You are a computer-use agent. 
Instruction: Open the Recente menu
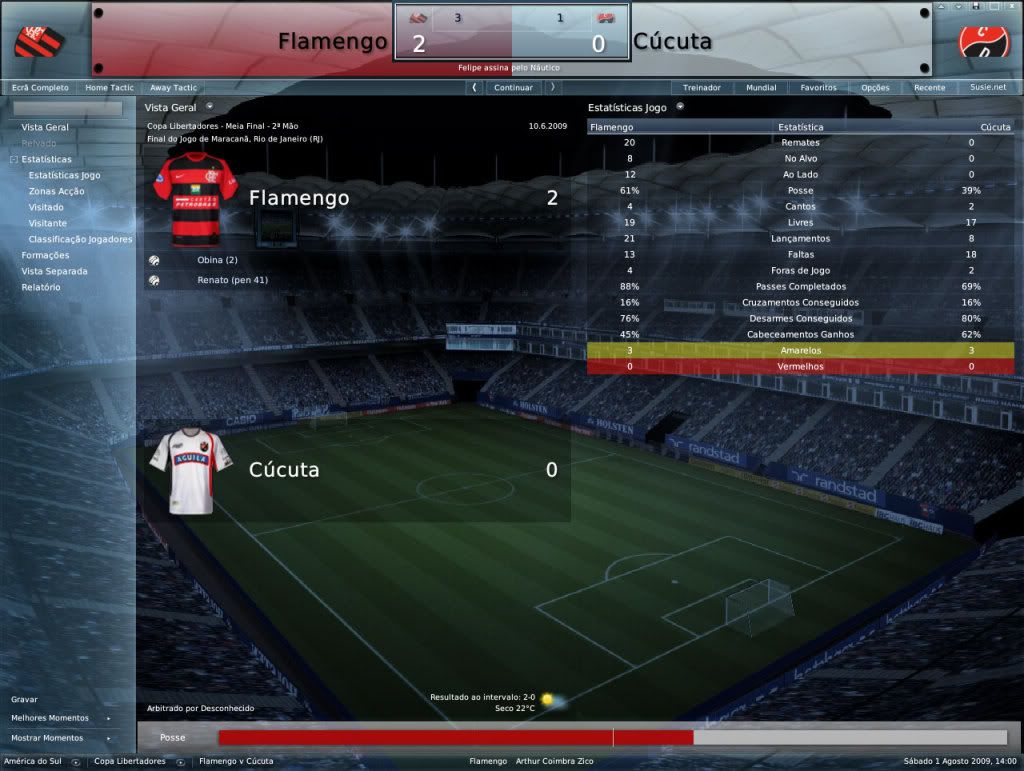[929, 88]
